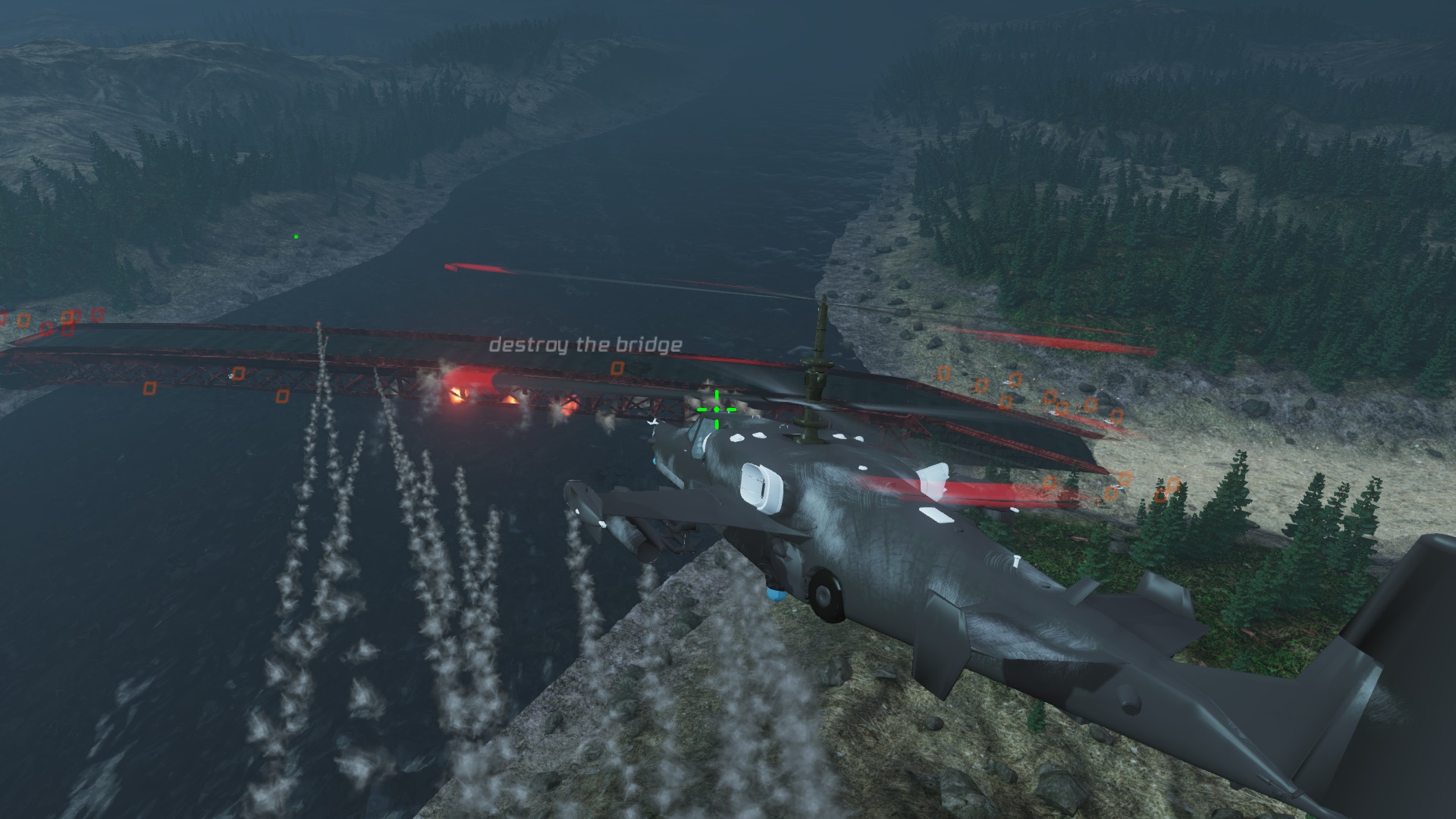The image size is (1456, 819).
Task: Click the green targeting crosshair
Action: (x=715, y=409)
